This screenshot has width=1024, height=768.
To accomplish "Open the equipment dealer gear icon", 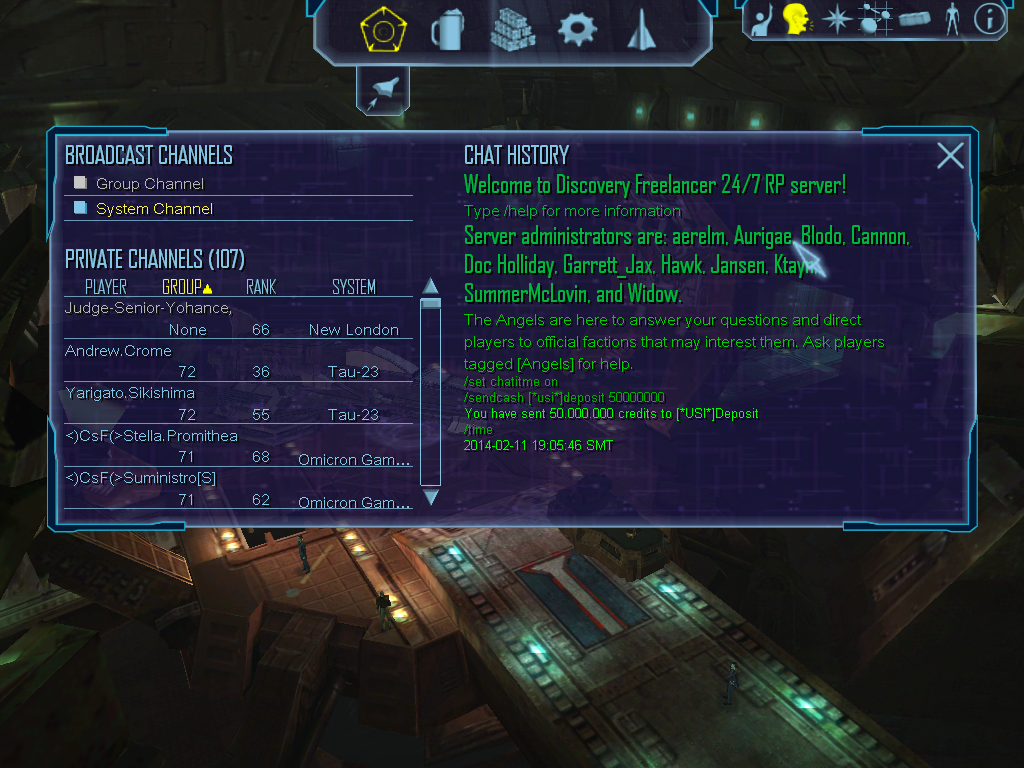I will (x=577, y=30).
